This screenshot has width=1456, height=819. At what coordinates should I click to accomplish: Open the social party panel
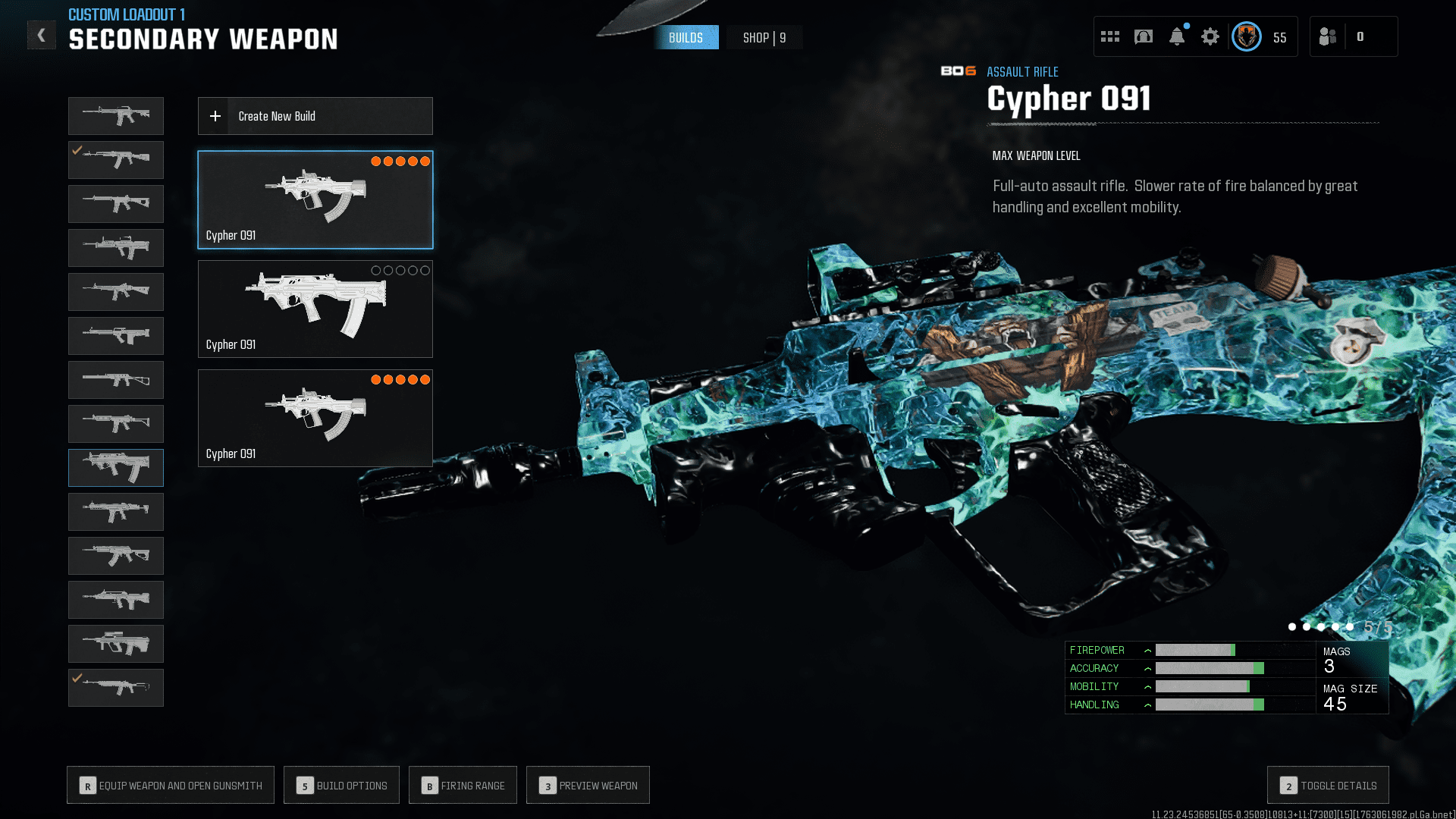pyautogui.click(x=1328, y=36)
